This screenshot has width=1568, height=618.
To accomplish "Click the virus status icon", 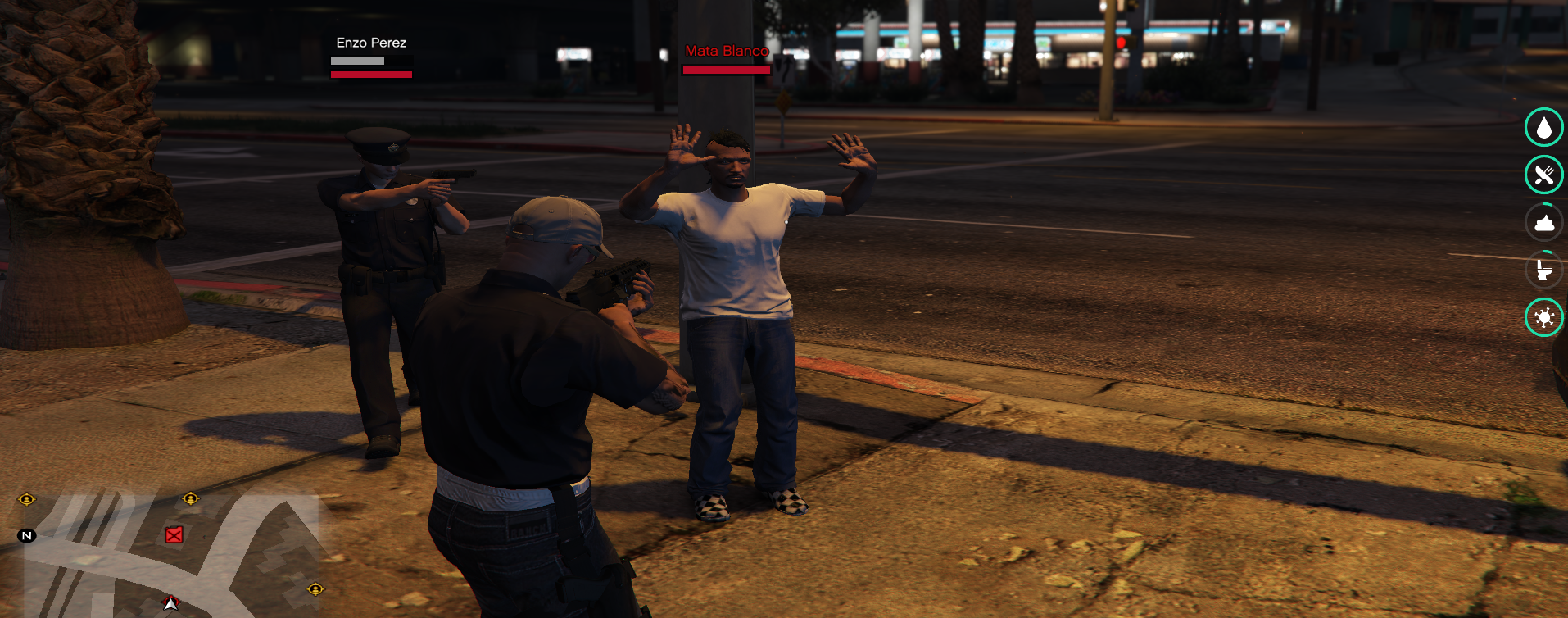I will 1543,317.
